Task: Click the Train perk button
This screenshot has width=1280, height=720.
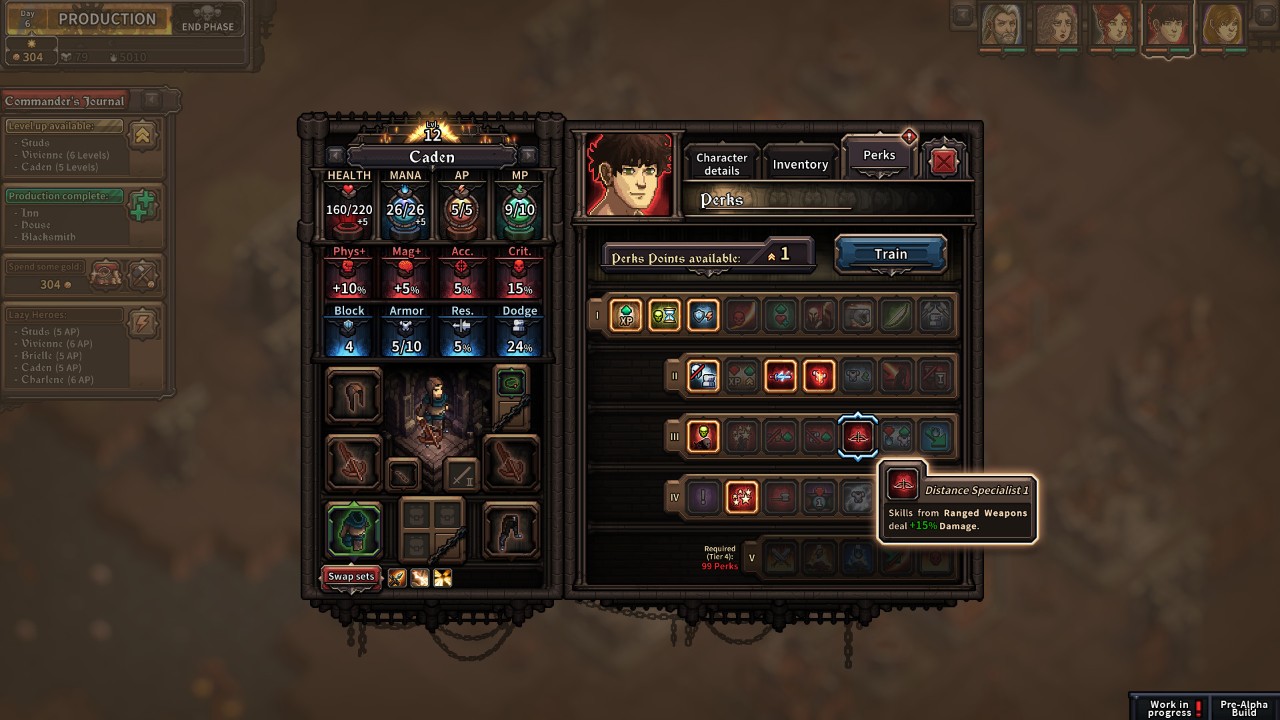Action: pos(890,254)
